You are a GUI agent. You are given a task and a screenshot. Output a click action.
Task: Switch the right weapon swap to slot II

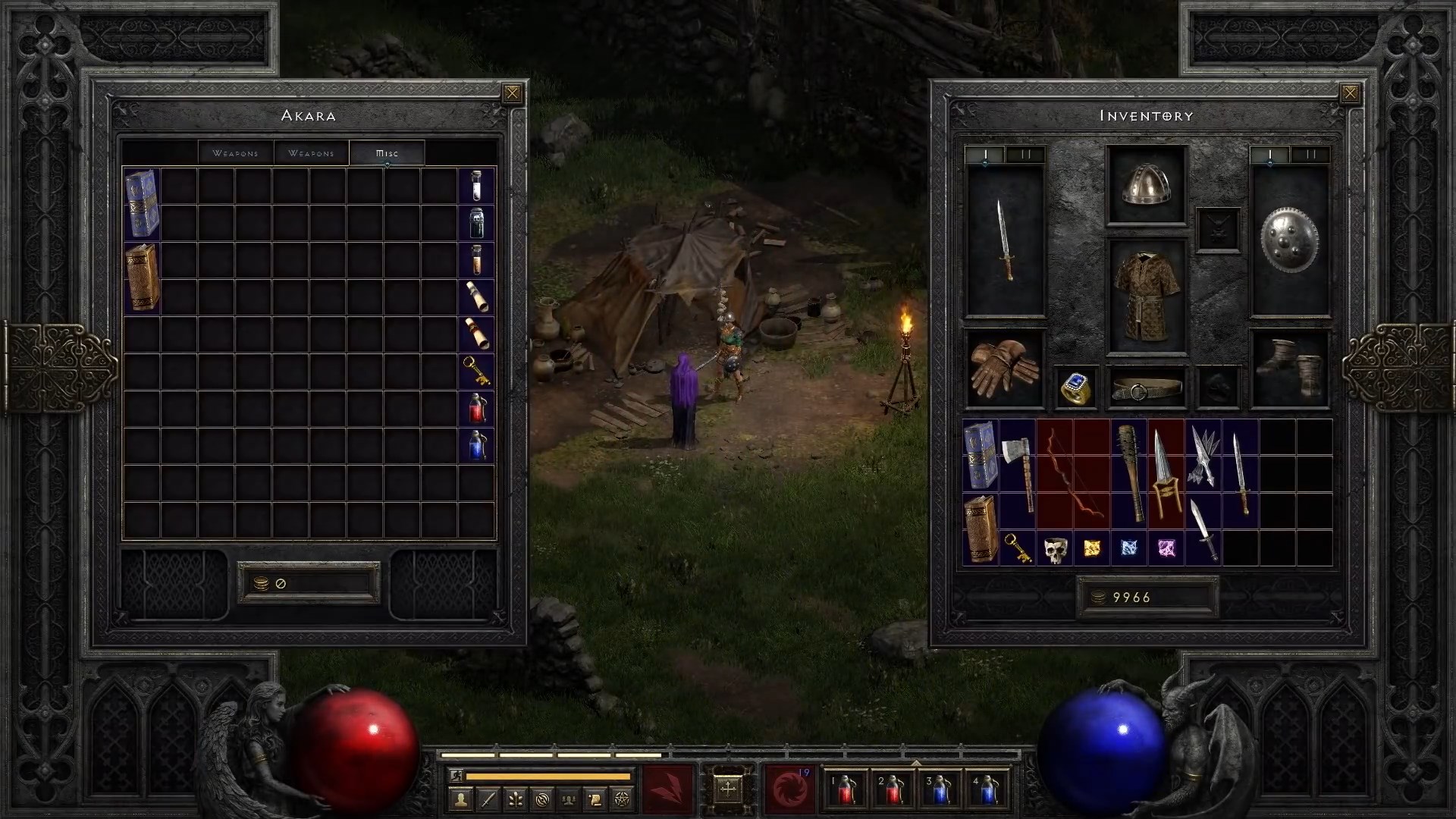1311,153
